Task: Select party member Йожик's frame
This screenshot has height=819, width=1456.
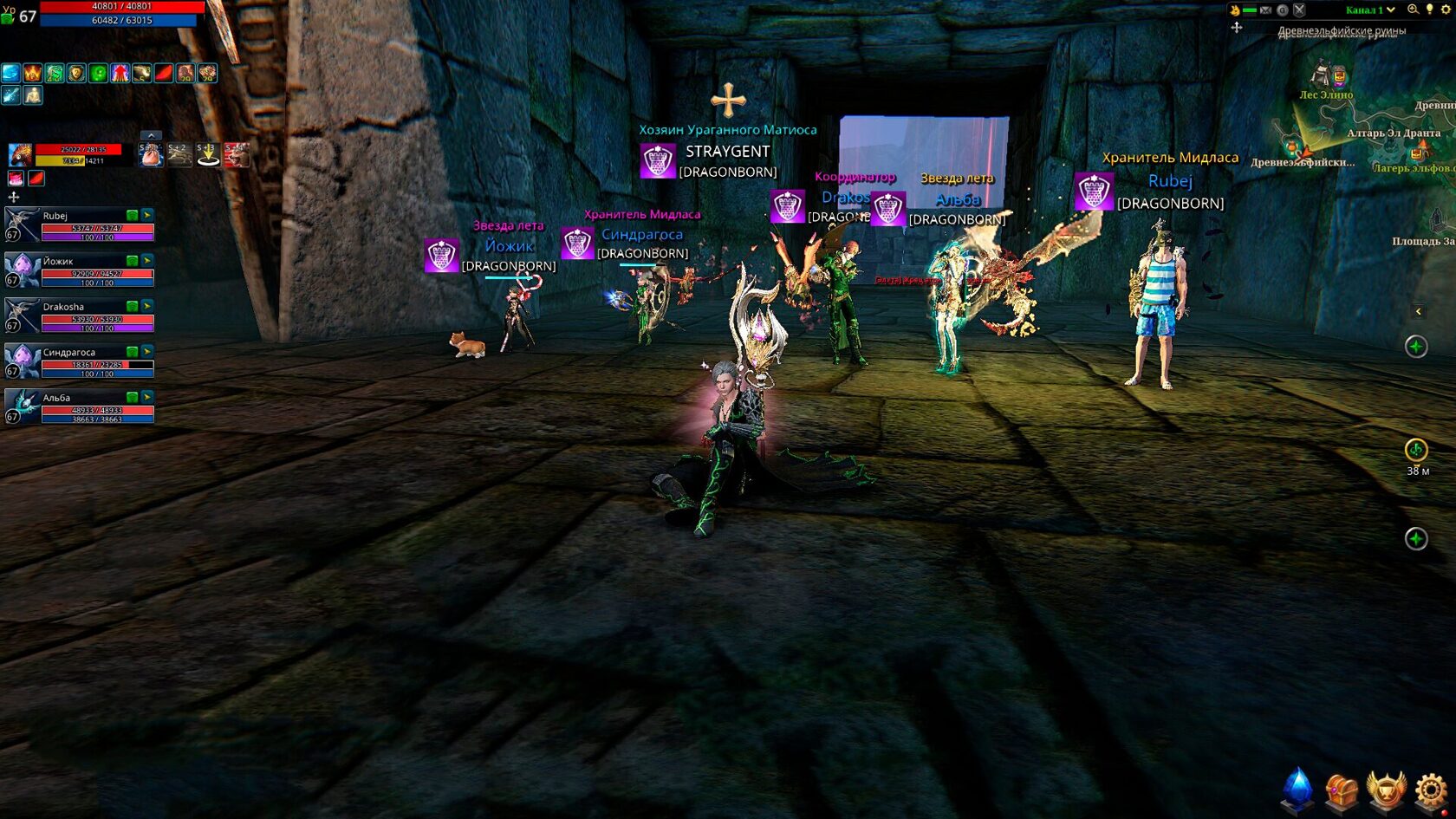Action: pyautogui.click(x=80, y=270)
